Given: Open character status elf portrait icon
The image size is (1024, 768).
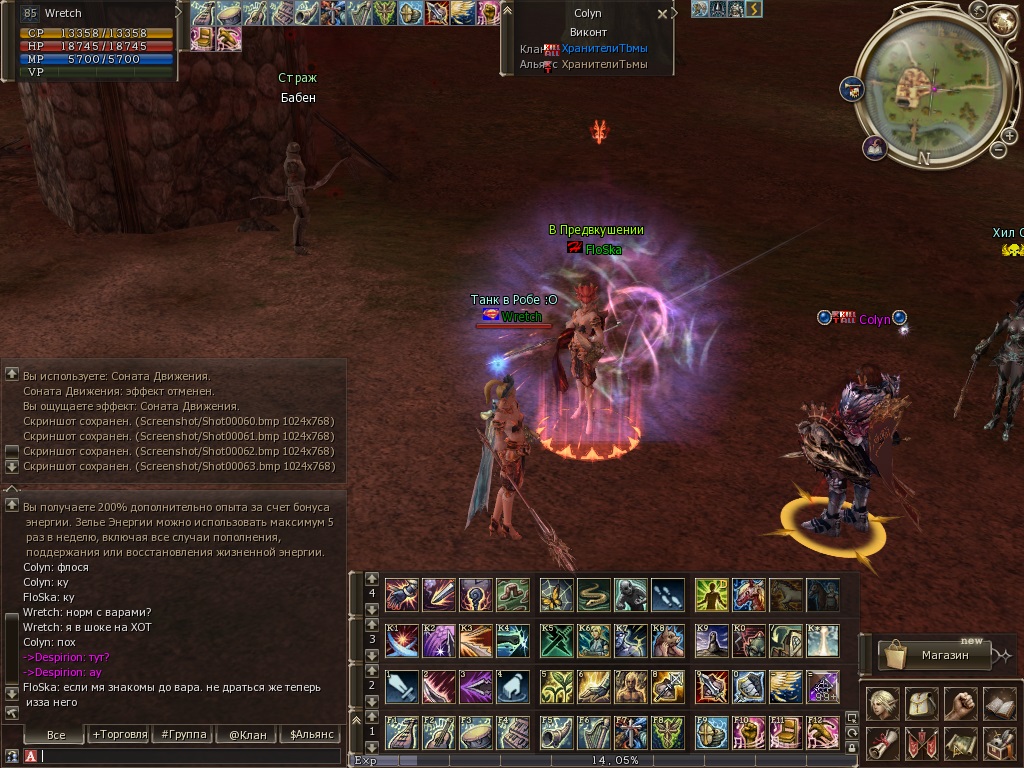Looking at the screenshot, I should [x=881, y=703].
